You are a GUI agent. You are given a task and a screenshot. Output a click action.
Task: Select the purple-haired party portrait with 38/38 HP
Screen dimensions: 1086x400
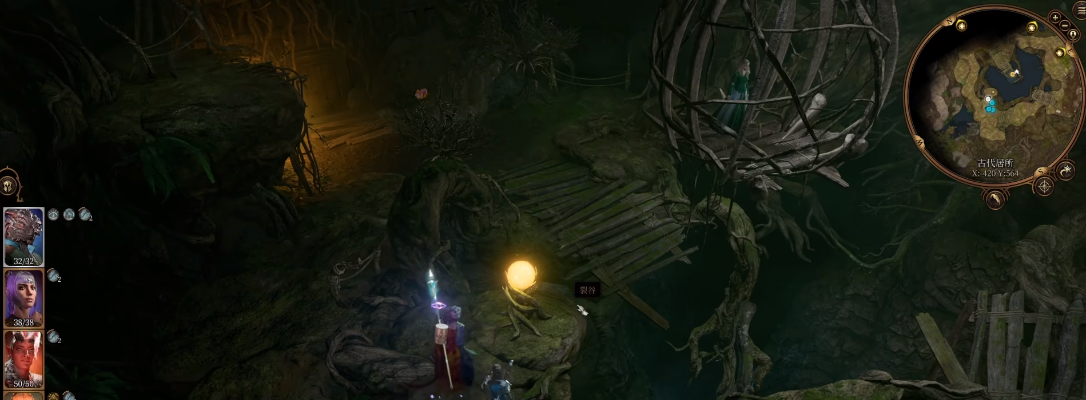point(23,298)
